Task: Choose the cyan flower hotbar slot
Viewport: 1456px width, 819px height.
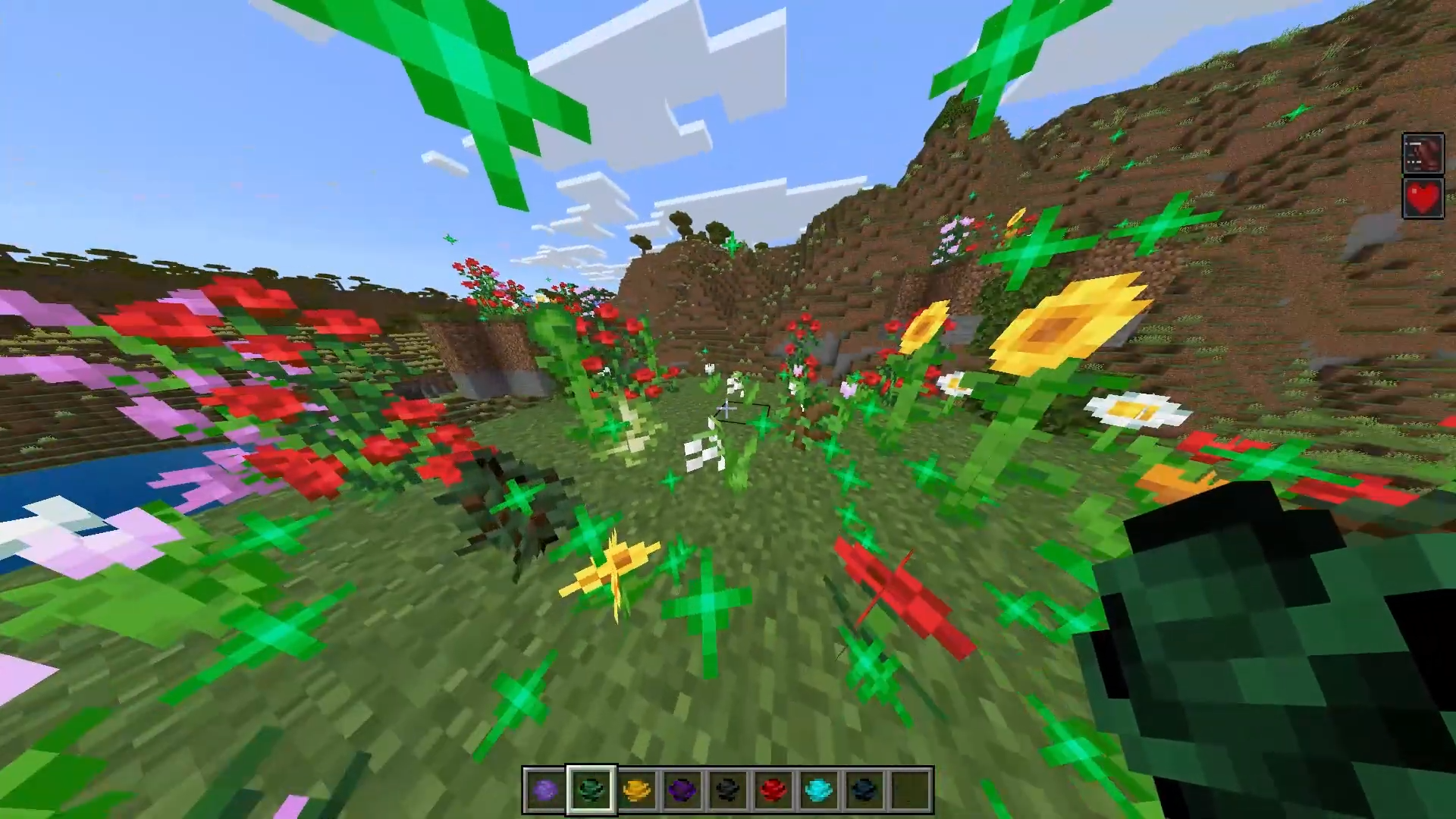Action: pos(819,791)
